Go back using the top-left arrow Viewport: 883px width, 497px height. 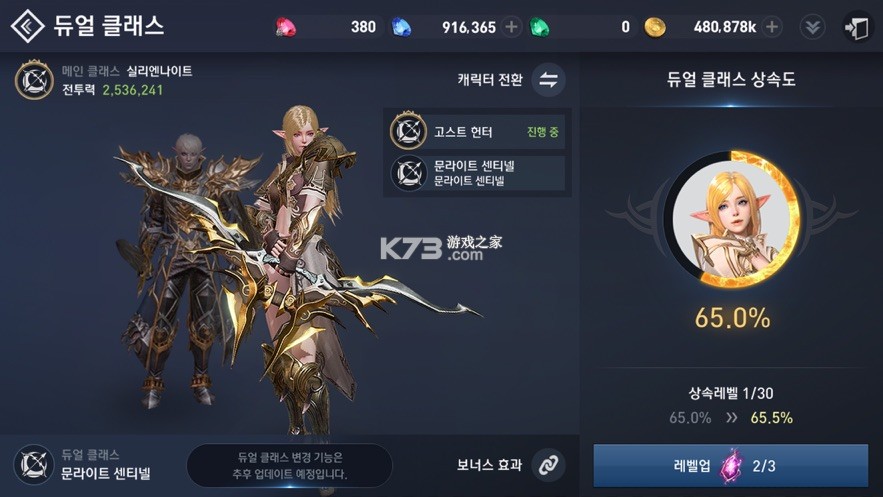tap(27, 27)
